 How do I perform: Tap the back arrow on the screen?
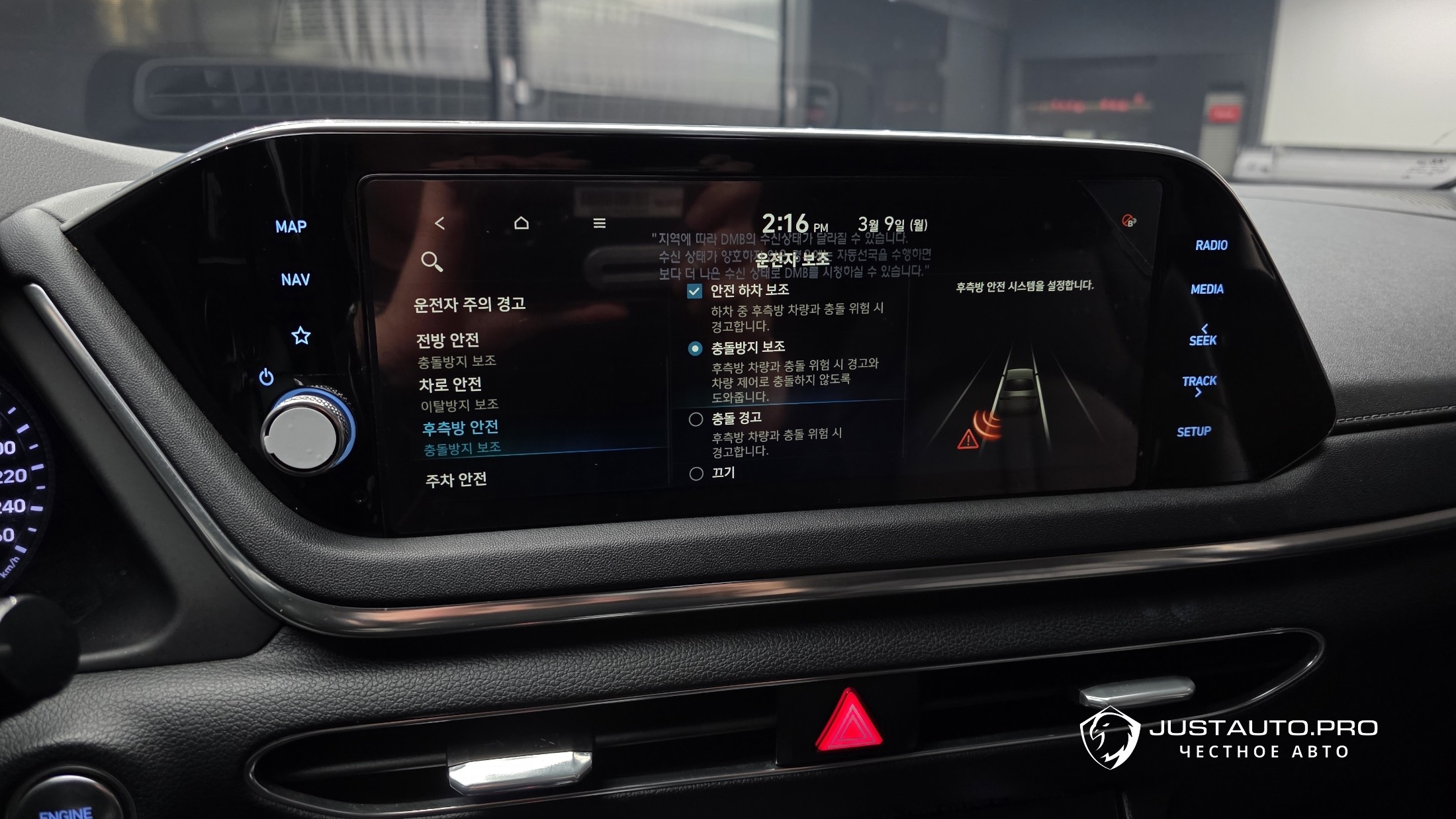440,224
